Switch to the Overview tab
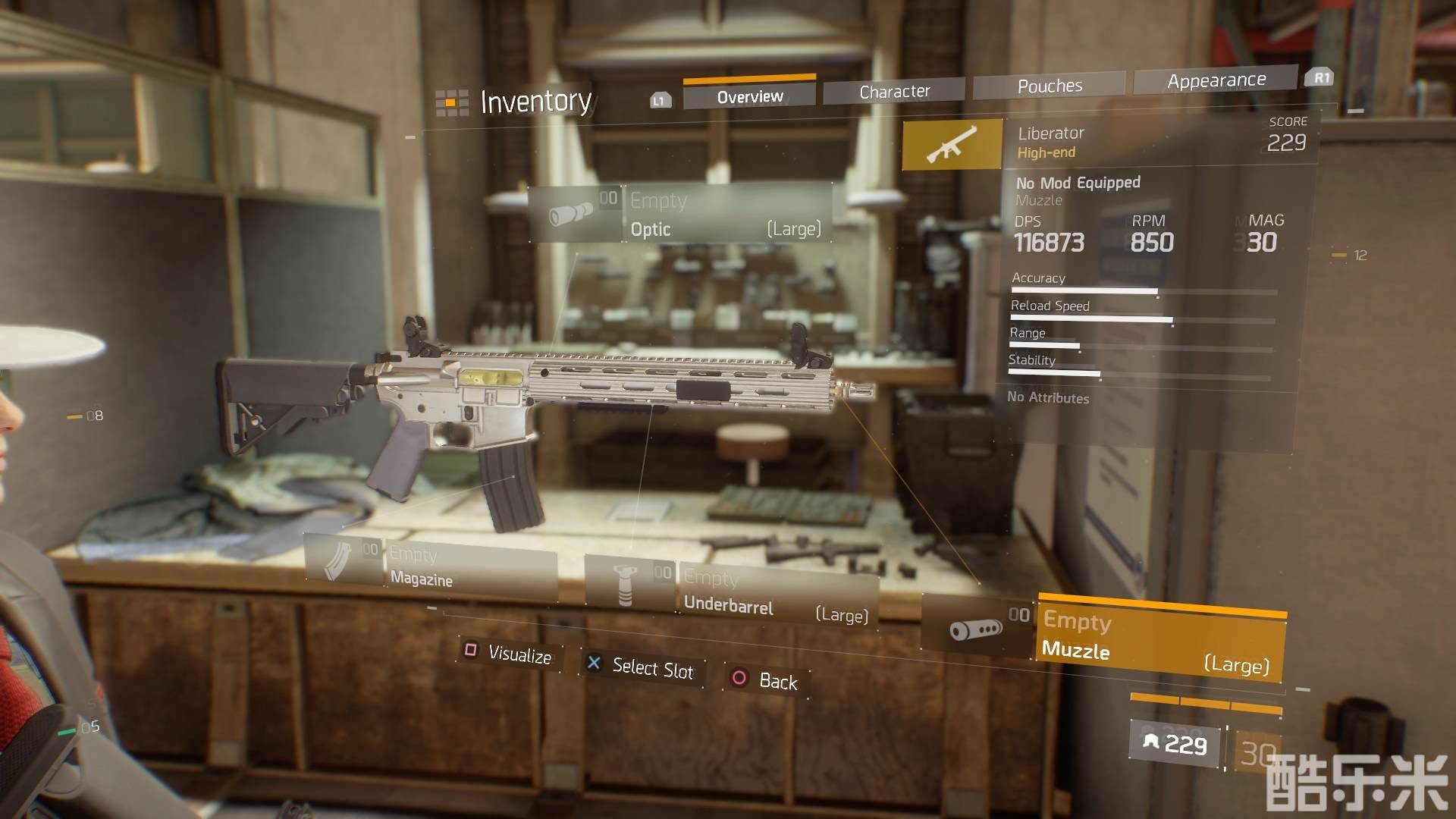Image resolution: width=1456 pixels, height=819 pixels. (749, 96)
